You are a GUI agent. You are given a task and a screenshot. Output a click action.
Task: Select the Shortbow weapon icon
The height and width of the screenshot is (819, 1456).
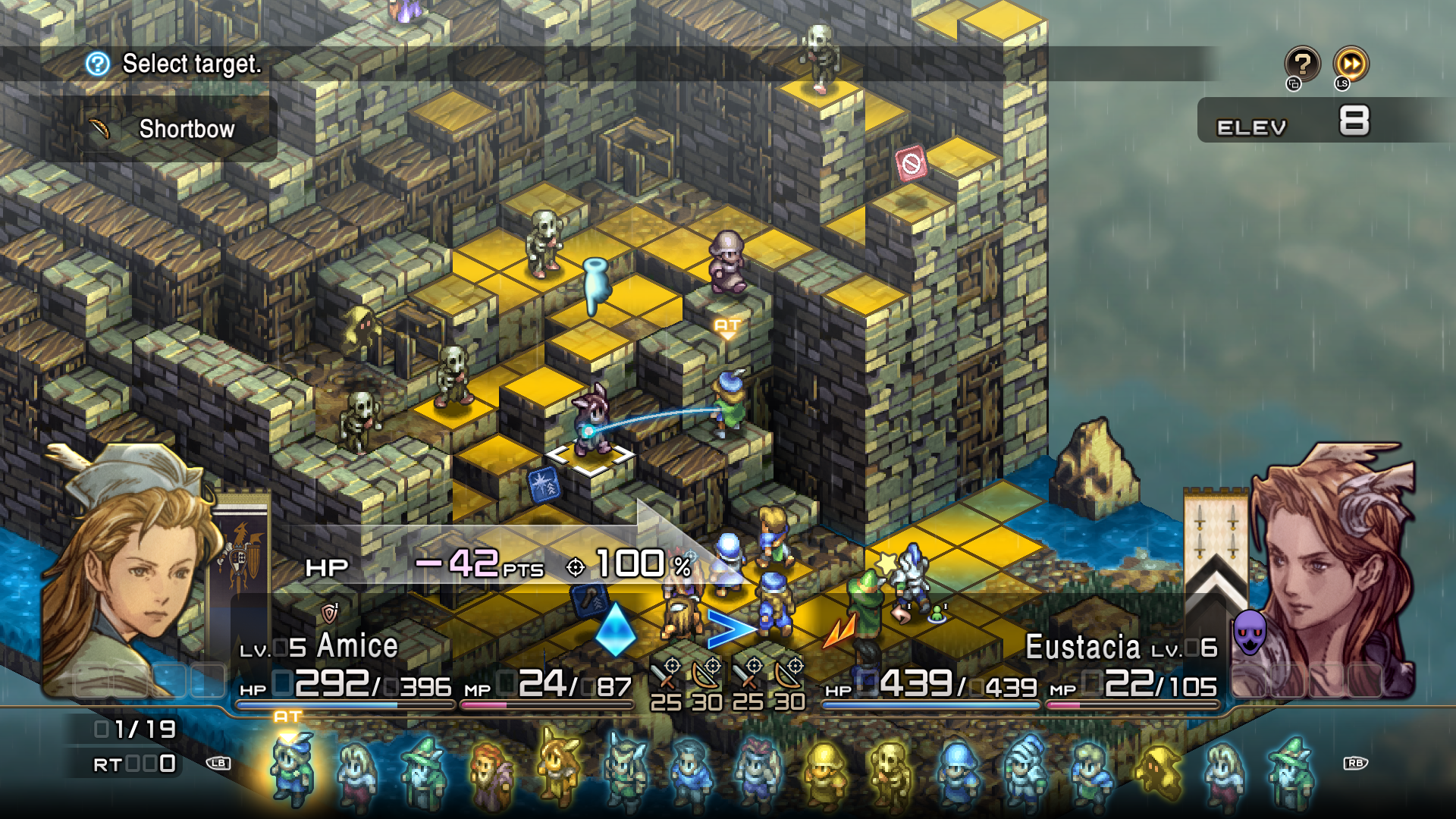(99, 129)
